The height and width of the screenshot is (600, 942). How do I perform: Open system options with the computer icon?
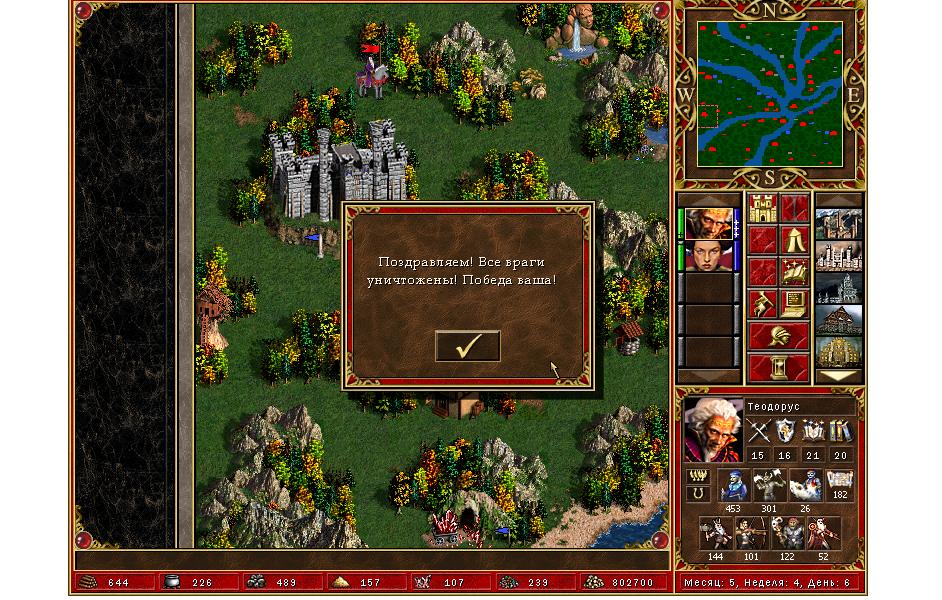pos(795,303)
